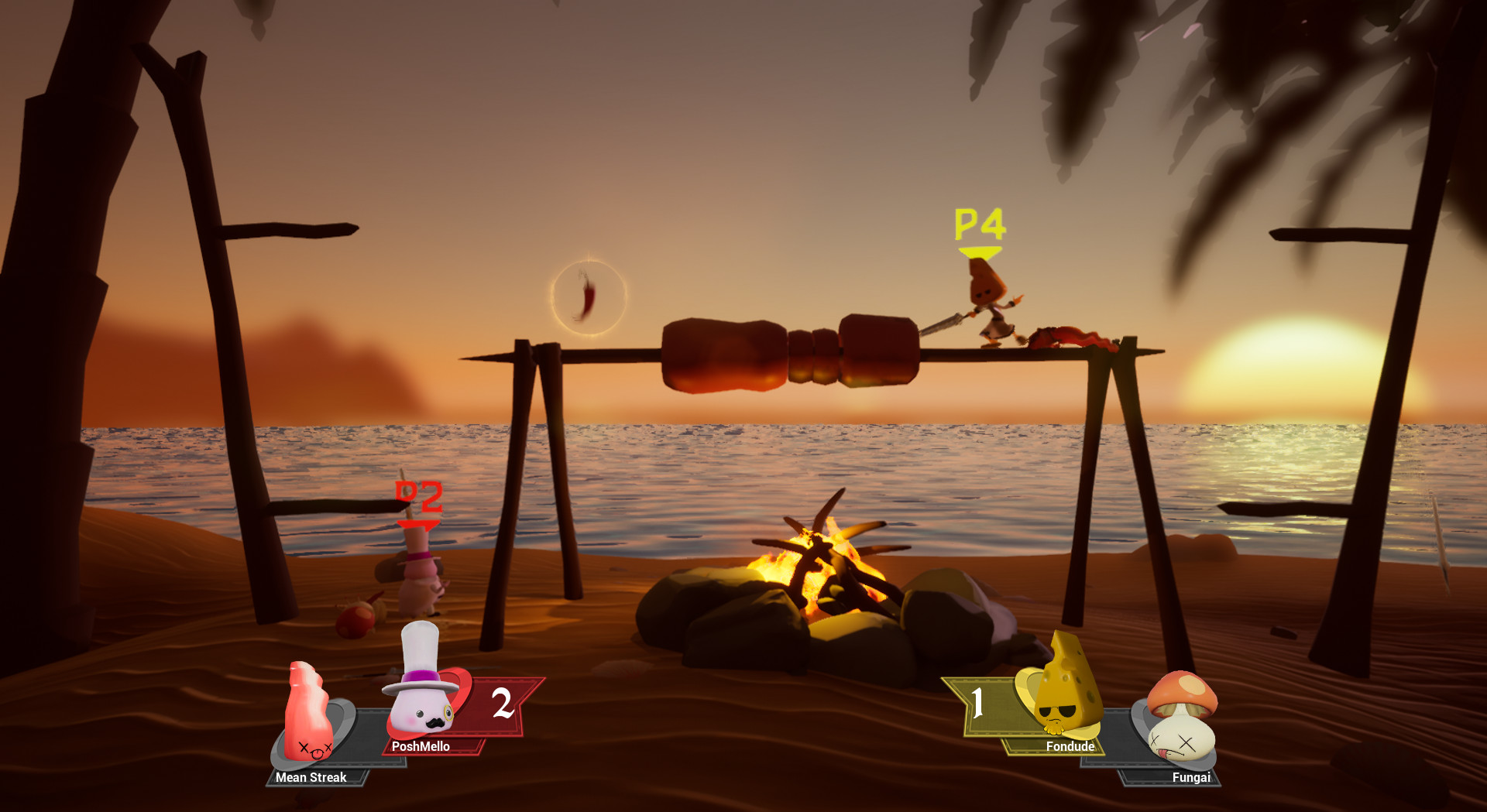Open the Fondude name label
Image resolution: width=1487 pixels, height=812 pixels.
pyautogui.click(x=1069, y=747)
